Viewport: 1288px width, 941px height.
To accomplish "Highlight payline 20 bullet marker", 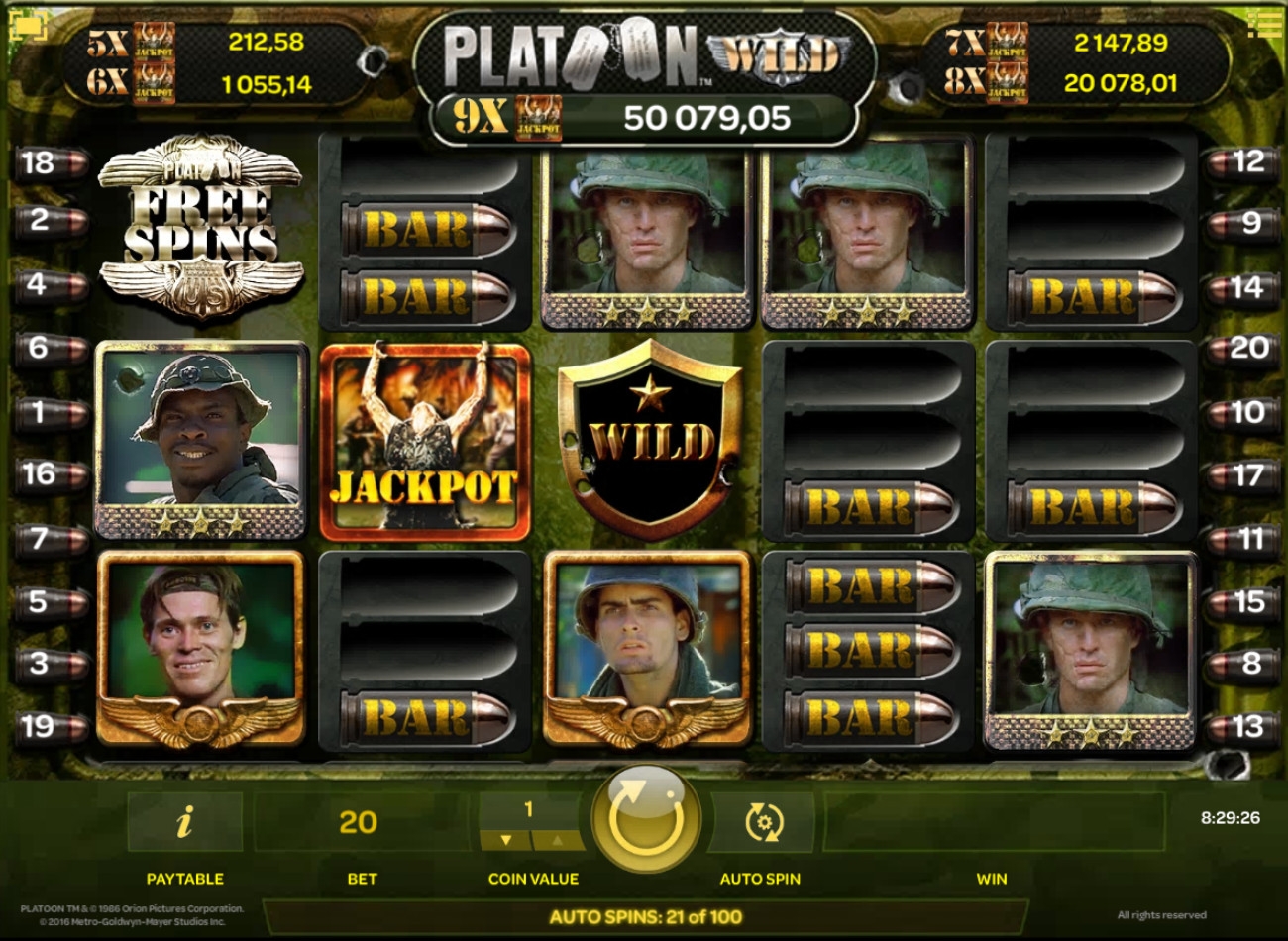I will click(1241, 349).
